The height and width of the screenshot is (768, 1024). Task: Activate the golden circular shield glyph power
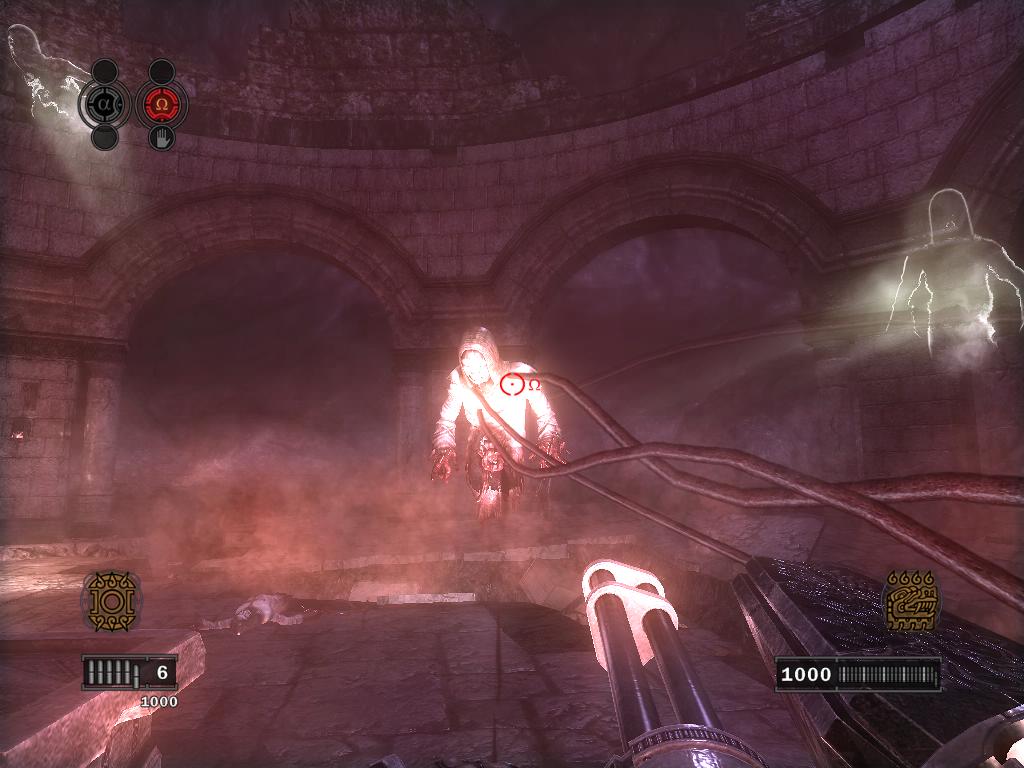[110, 601]
